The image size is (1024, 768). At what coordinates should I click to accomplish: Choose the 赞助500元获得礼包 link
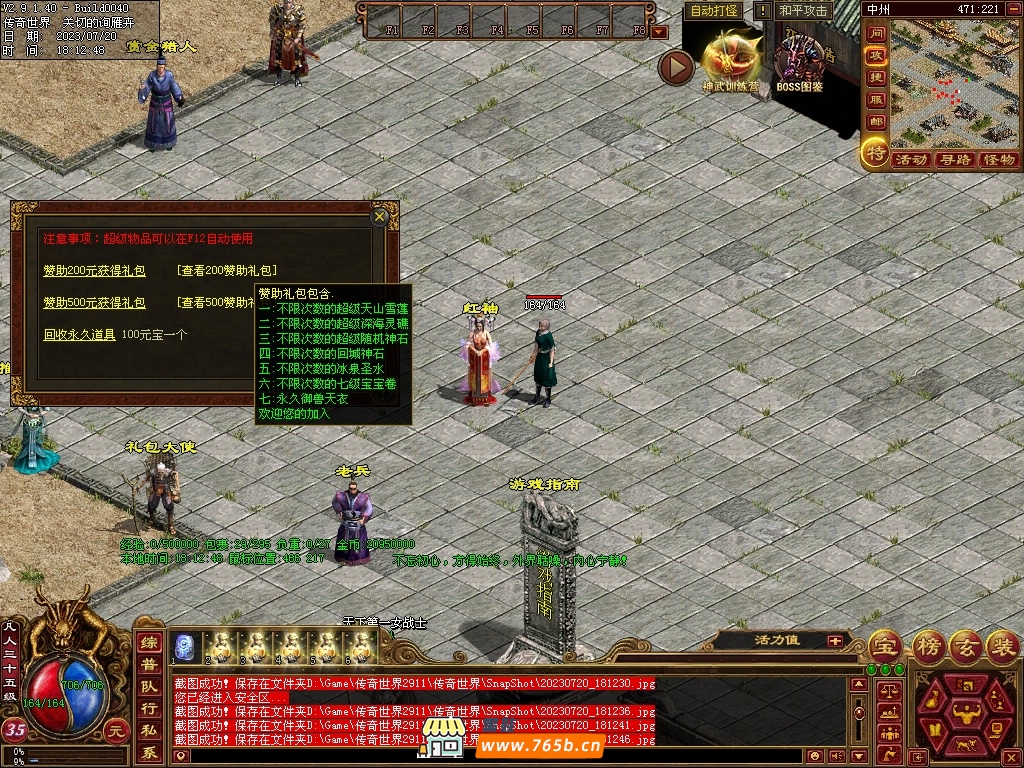coord(94,303)
